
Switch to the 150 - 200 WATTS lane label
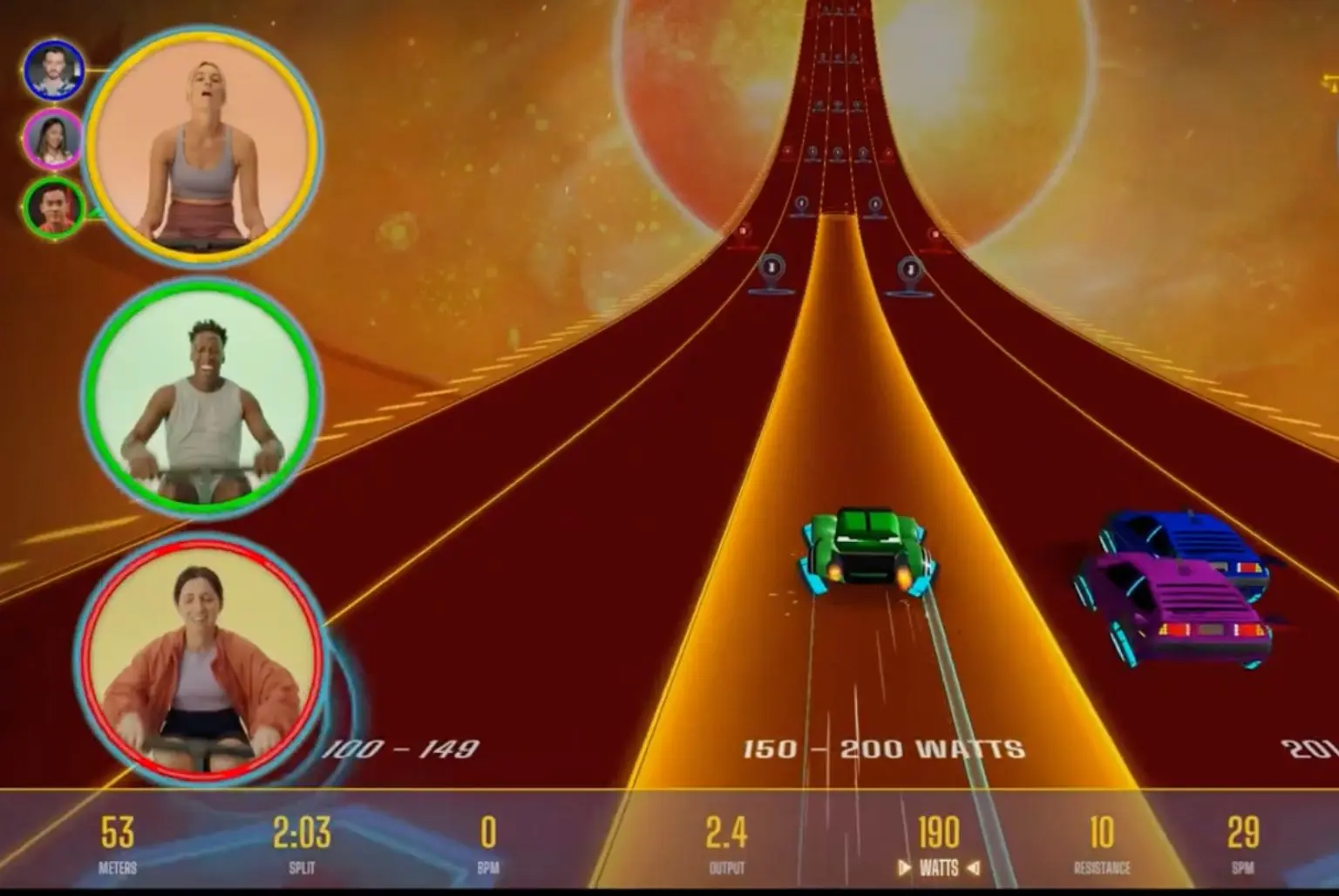pyautogui.click(x=885, y=747)
